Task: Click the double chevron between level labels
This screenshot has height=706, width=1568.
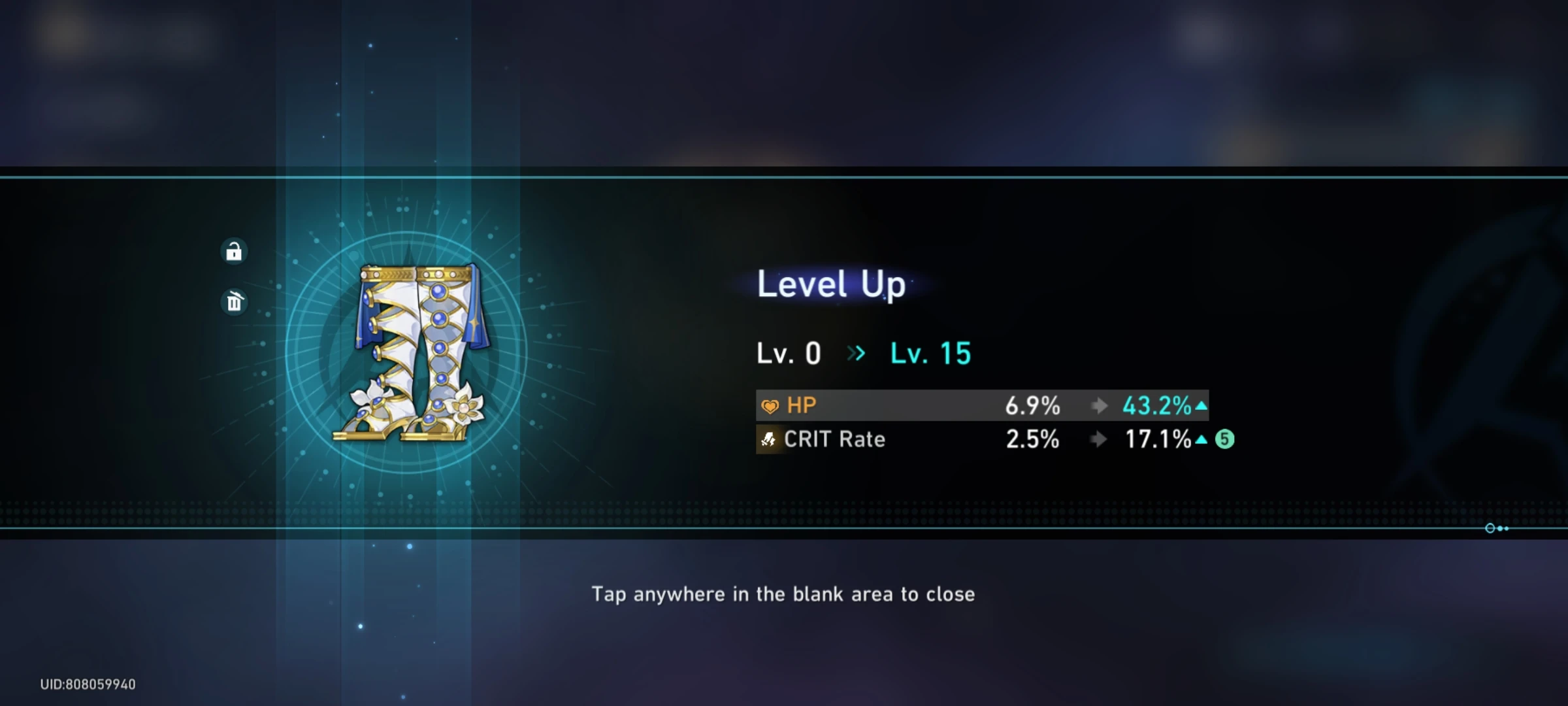Action: 855,353
